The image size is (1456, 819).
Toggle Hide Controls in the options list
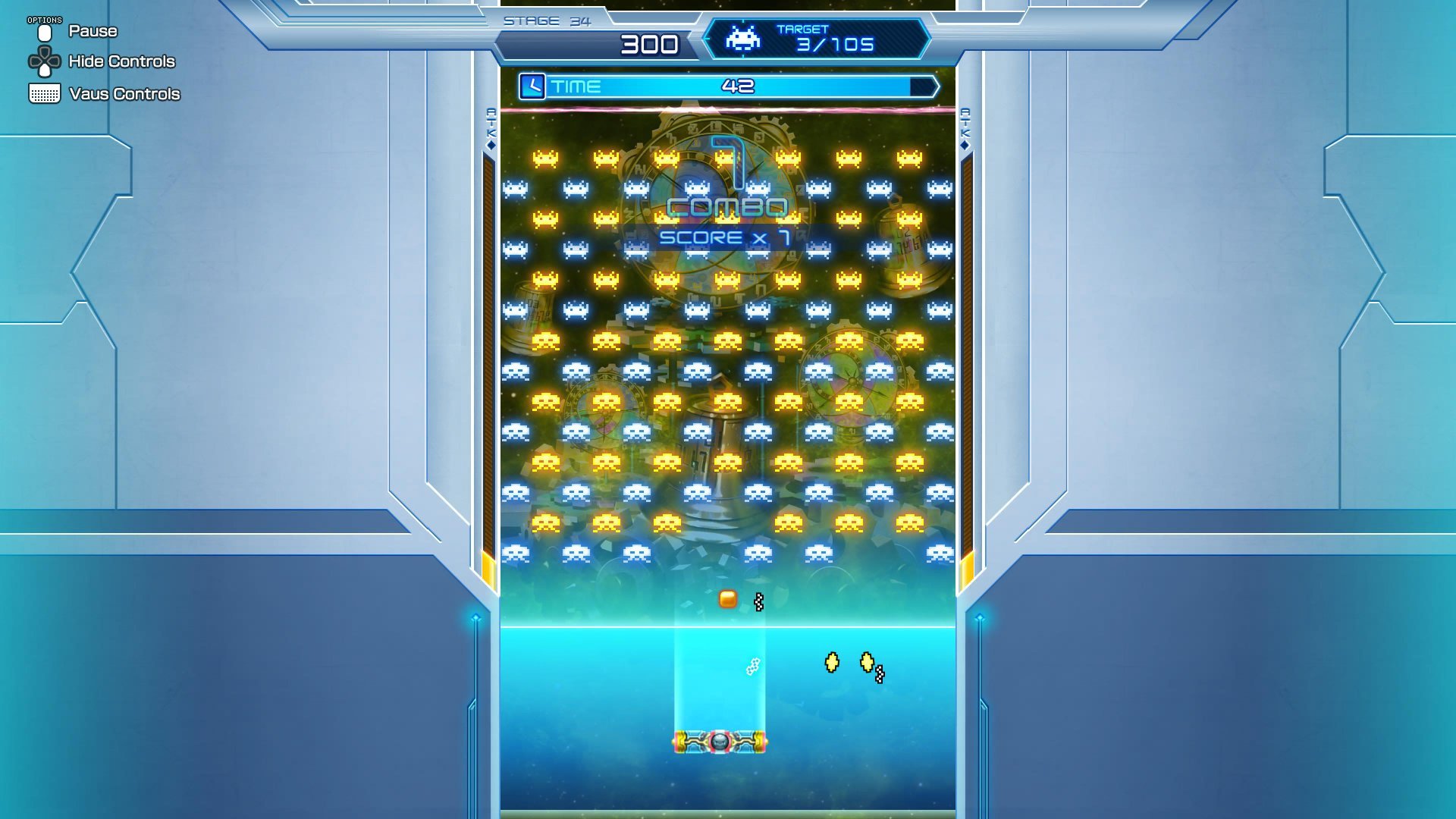[x=121, y=61]
